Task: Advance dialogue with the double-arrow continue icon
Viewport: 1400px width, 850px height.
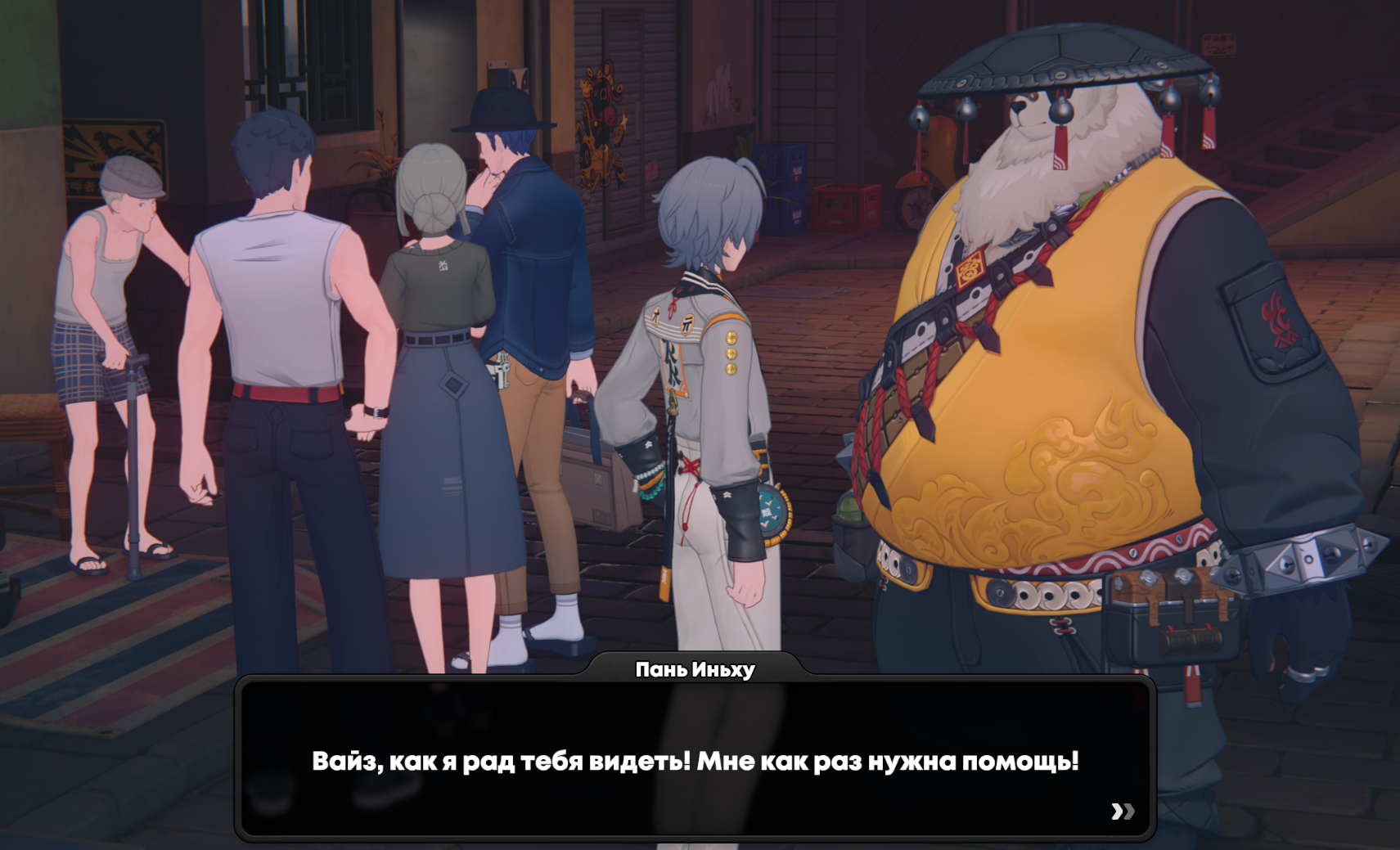Action: pyautogui.click(x=1123, y=811)
